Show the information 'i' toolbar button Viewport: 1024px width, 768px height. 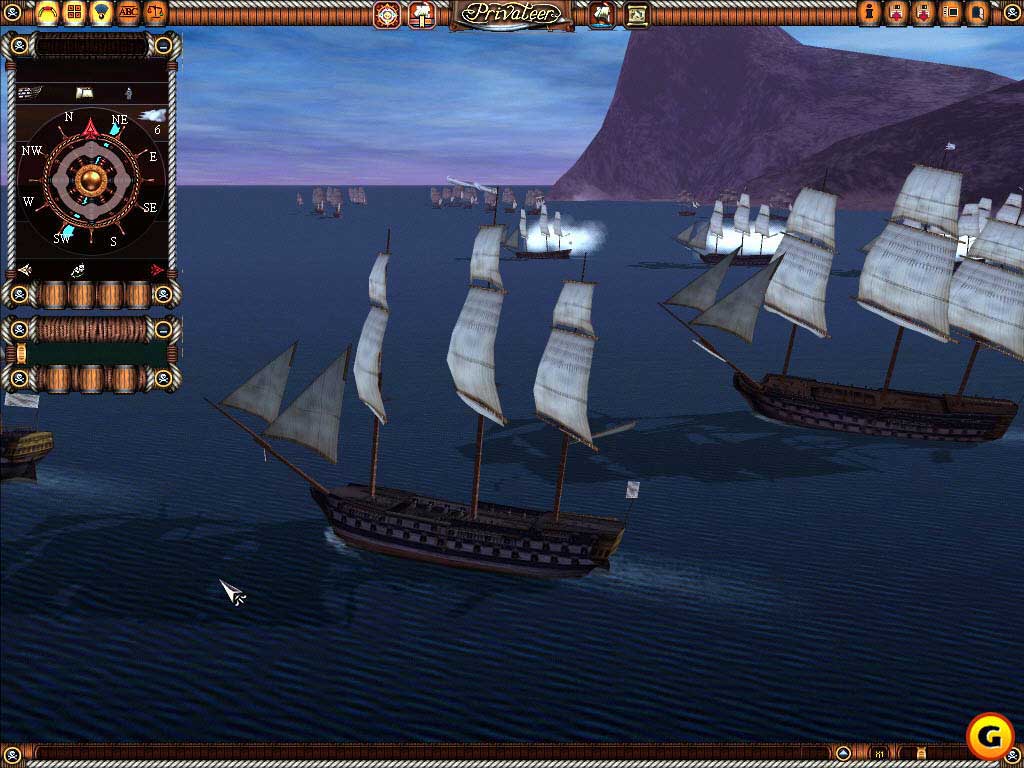point(870,13)
